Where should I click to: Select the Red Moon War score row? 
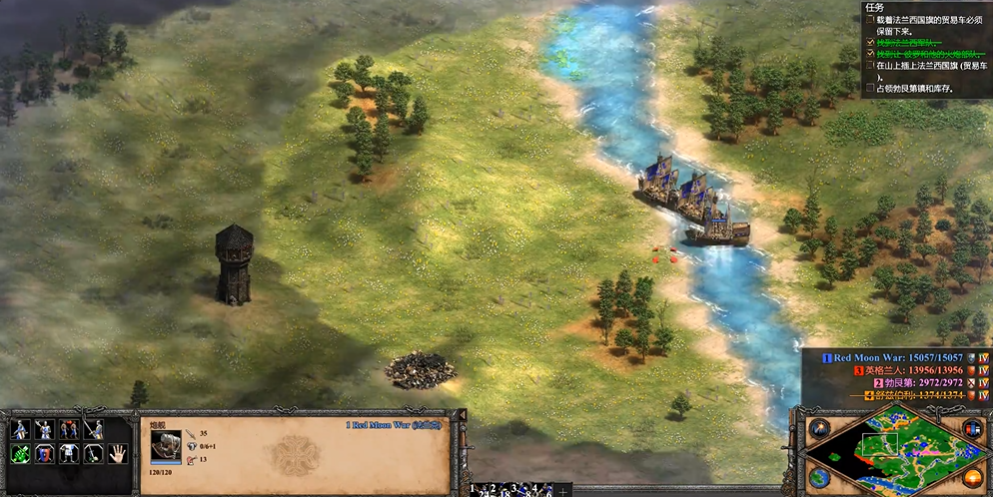point(899,358)
